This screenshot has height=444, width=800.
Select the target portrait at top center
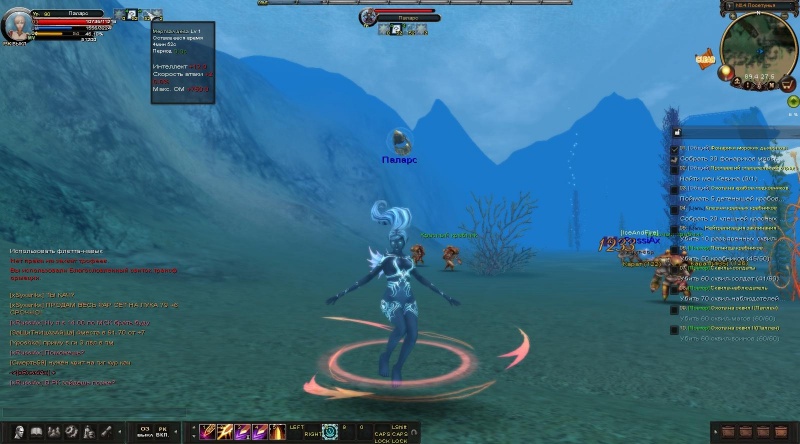(x=368, y=17)
